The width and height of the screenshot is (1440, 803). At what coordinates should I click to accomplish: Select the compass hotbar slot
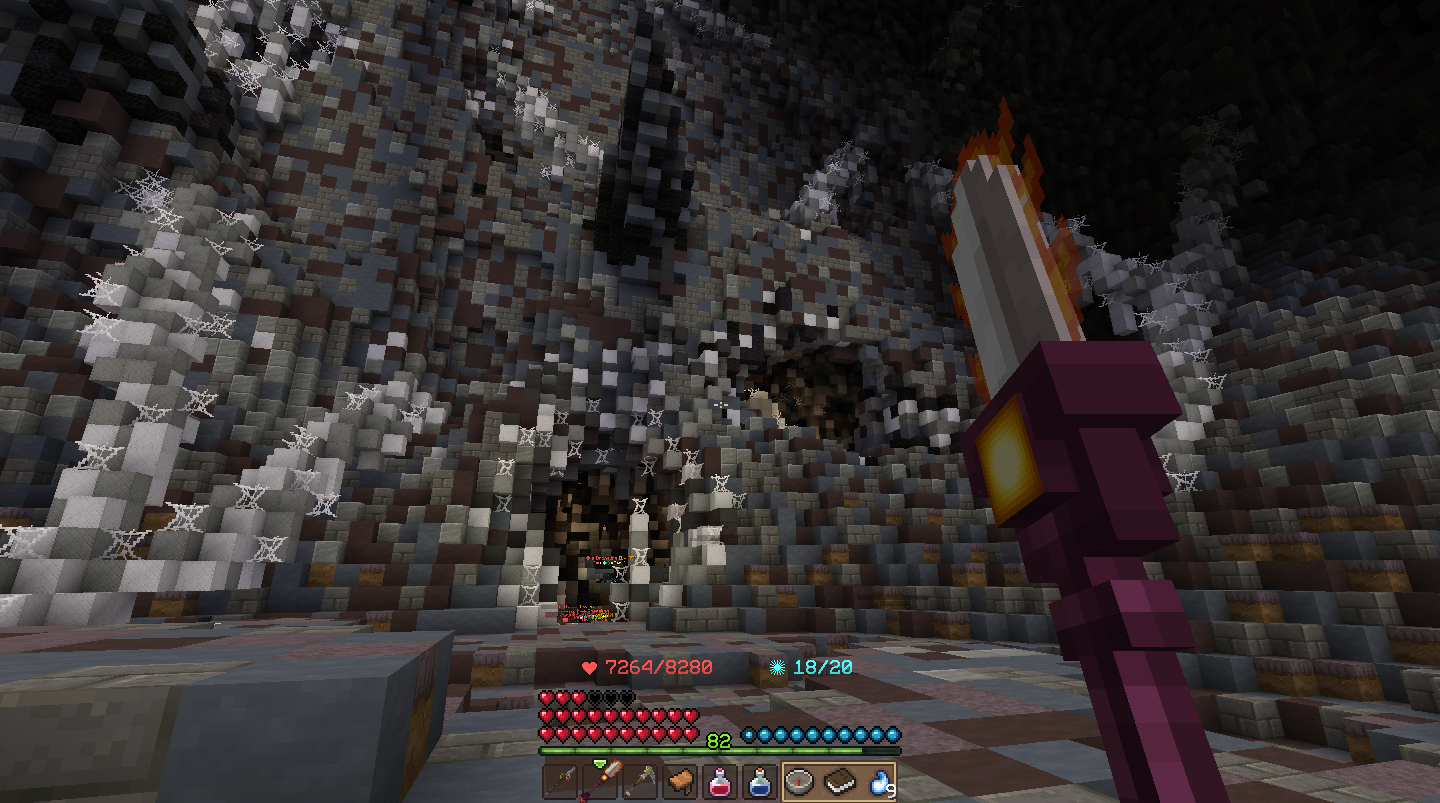(800, 780)
